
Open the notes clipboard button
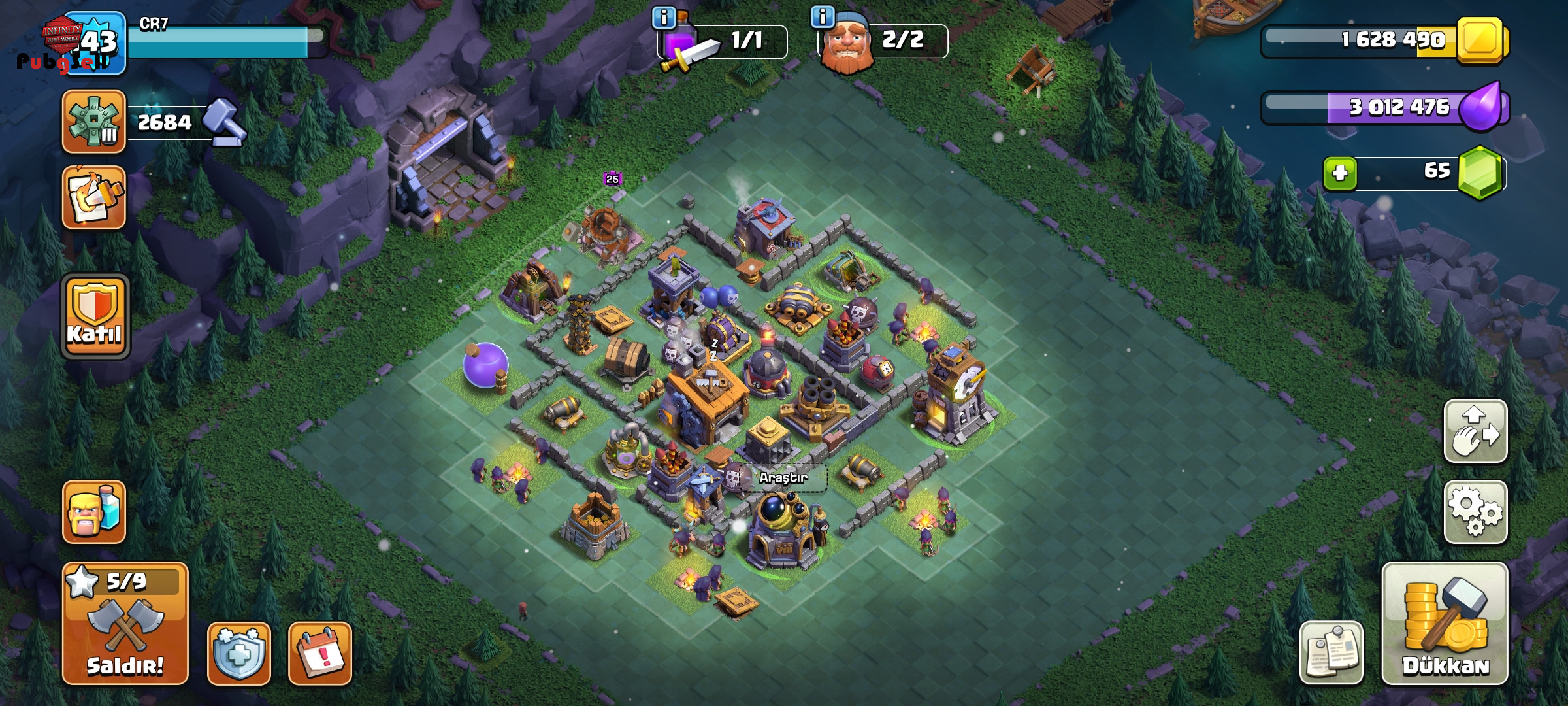tap(1331, 652)
